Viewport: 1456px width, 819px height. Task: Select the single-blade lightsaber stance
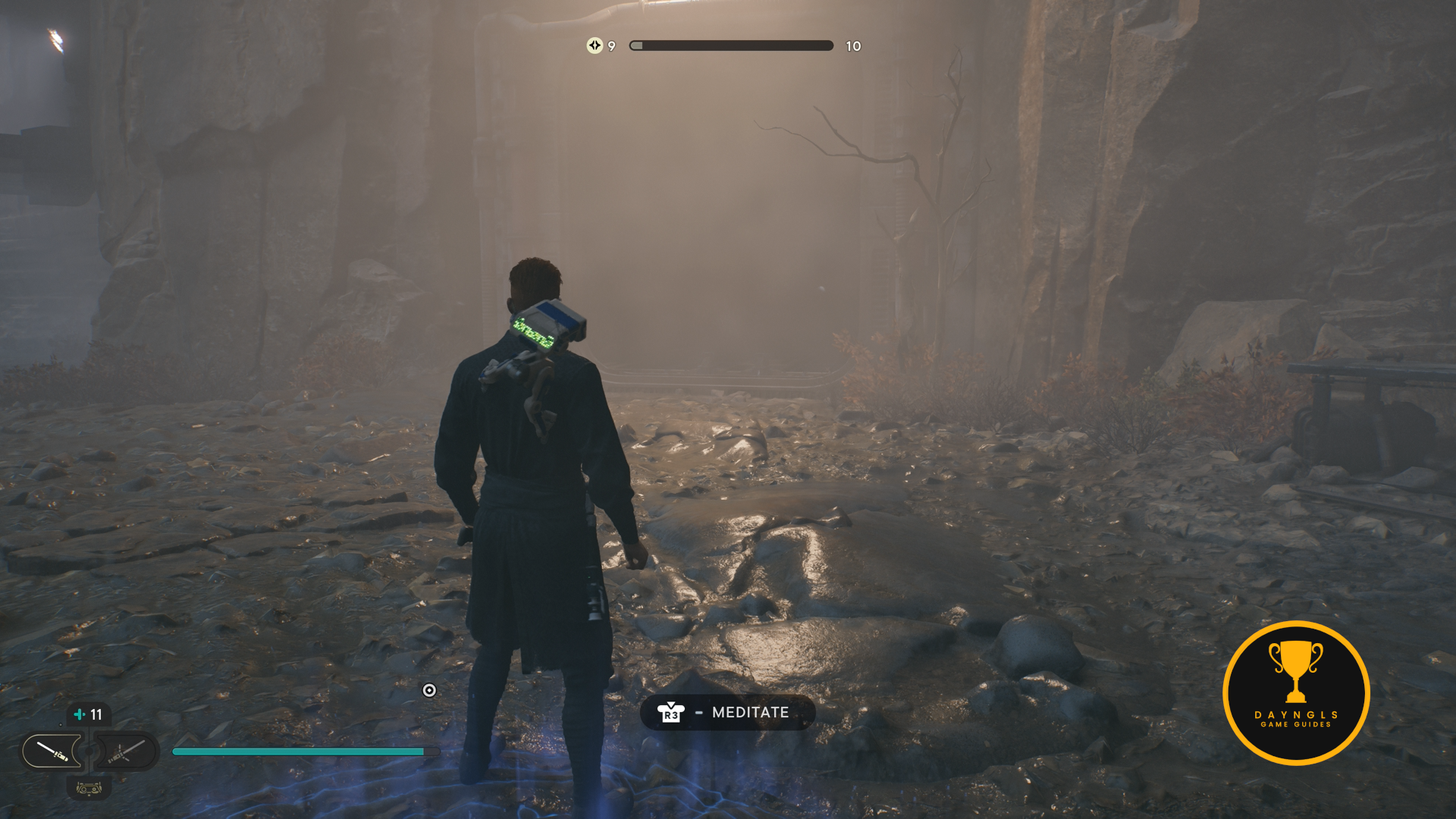click(52, 751)
